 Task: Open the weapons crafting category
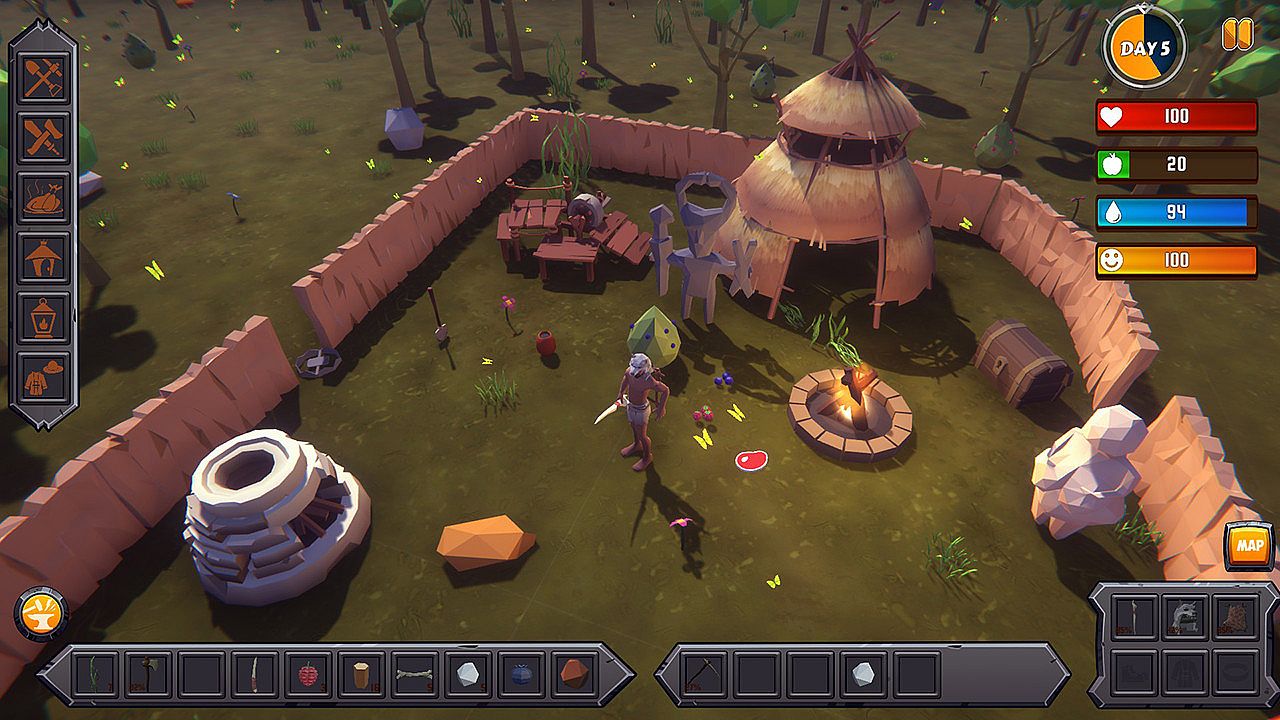(x=44, y=139)
